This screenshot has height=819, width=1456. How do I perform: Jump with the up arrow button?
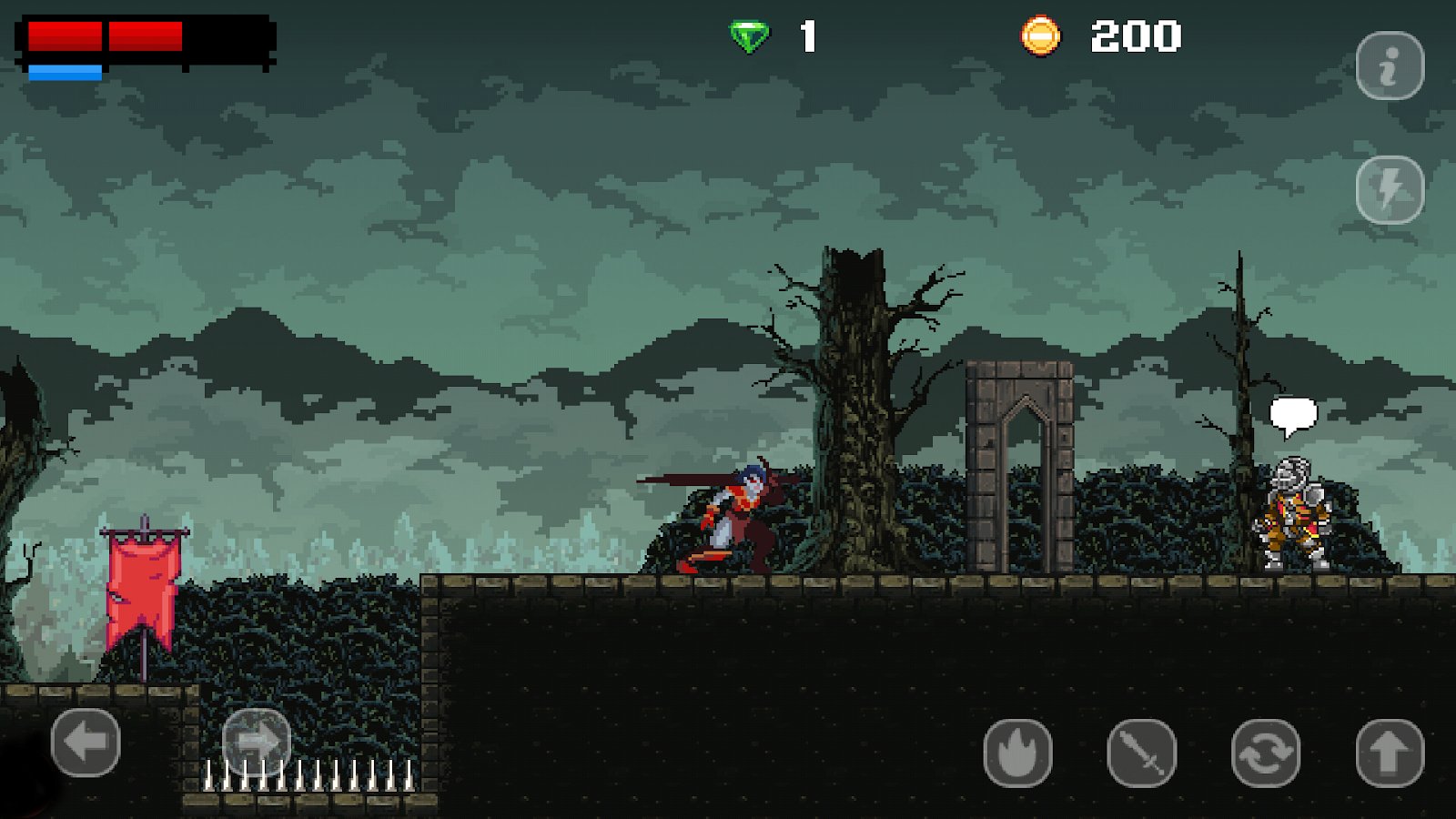tap(1389, 753)
